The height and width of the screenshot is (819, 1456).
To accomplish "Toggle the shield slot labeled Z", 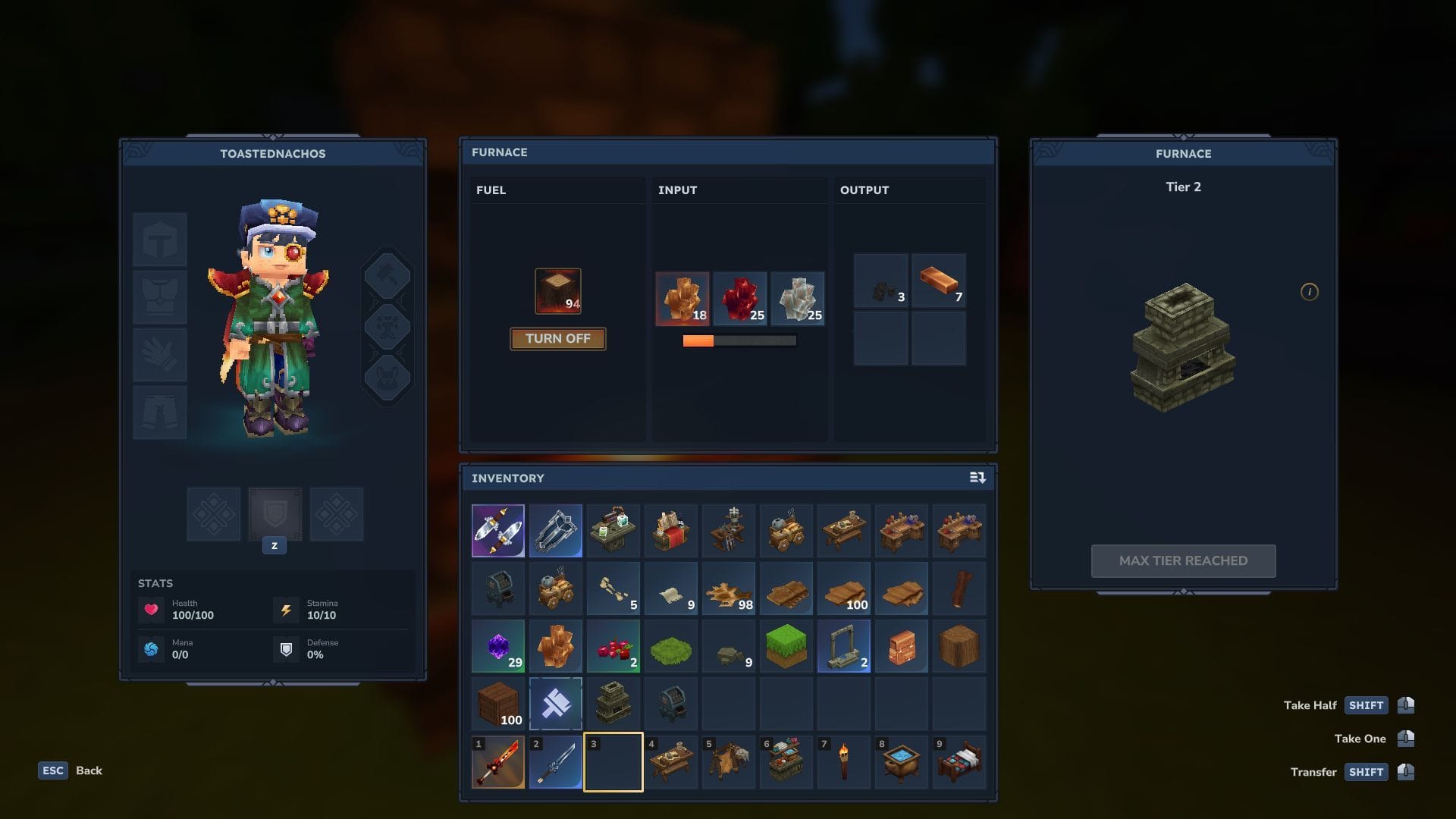I will click(x=275, y=515).
